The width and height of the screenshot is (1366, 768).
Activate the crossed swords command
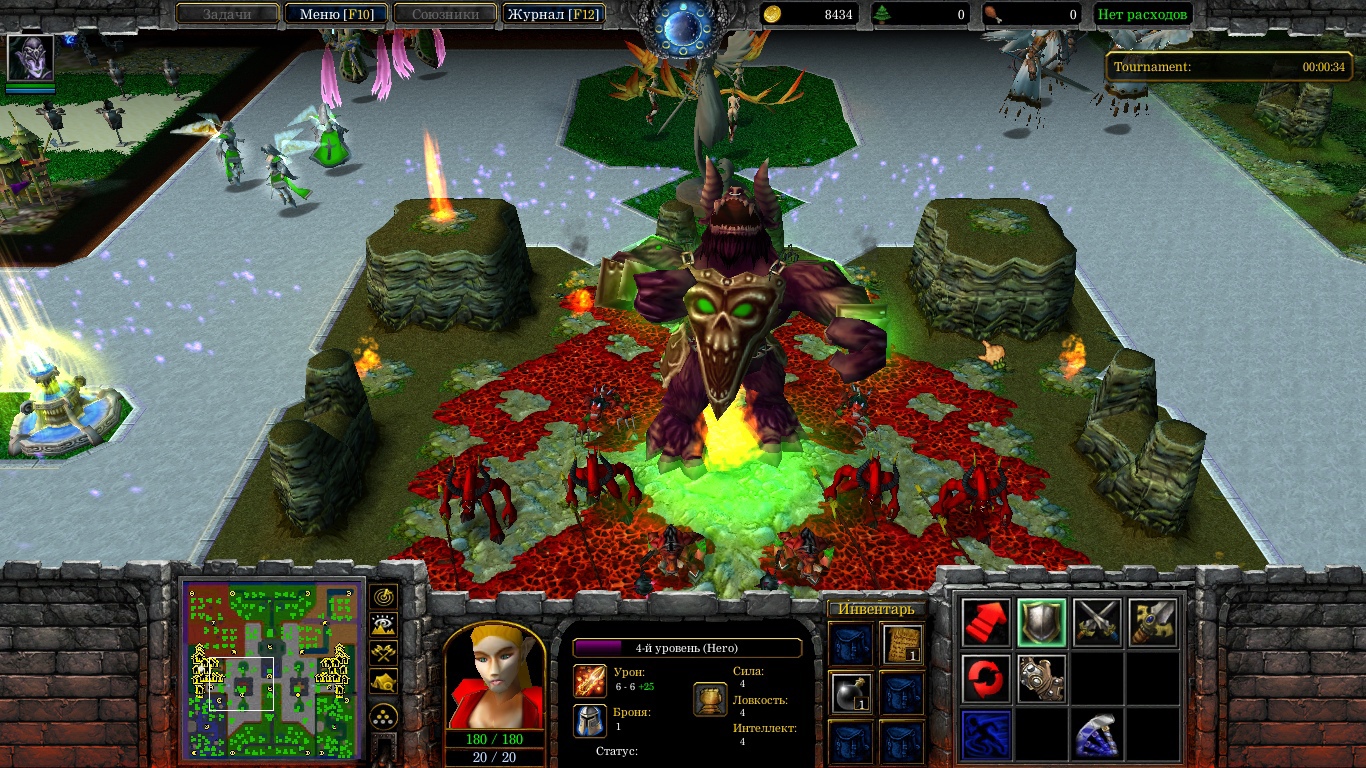pos(1097,623)
